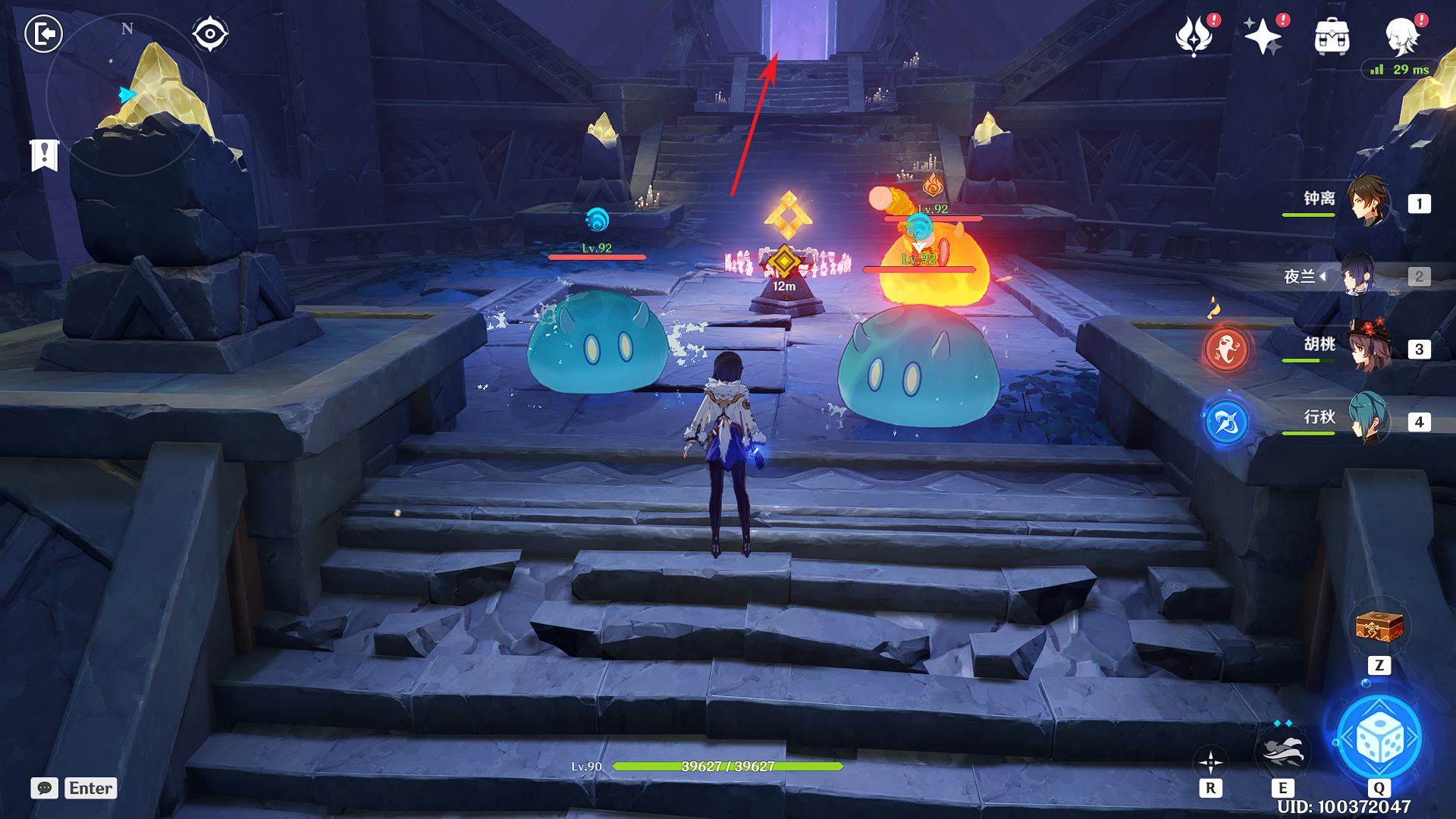Open the backpack inventory icon
The image size is (1456, 819).
click(x=1332, y=36)
